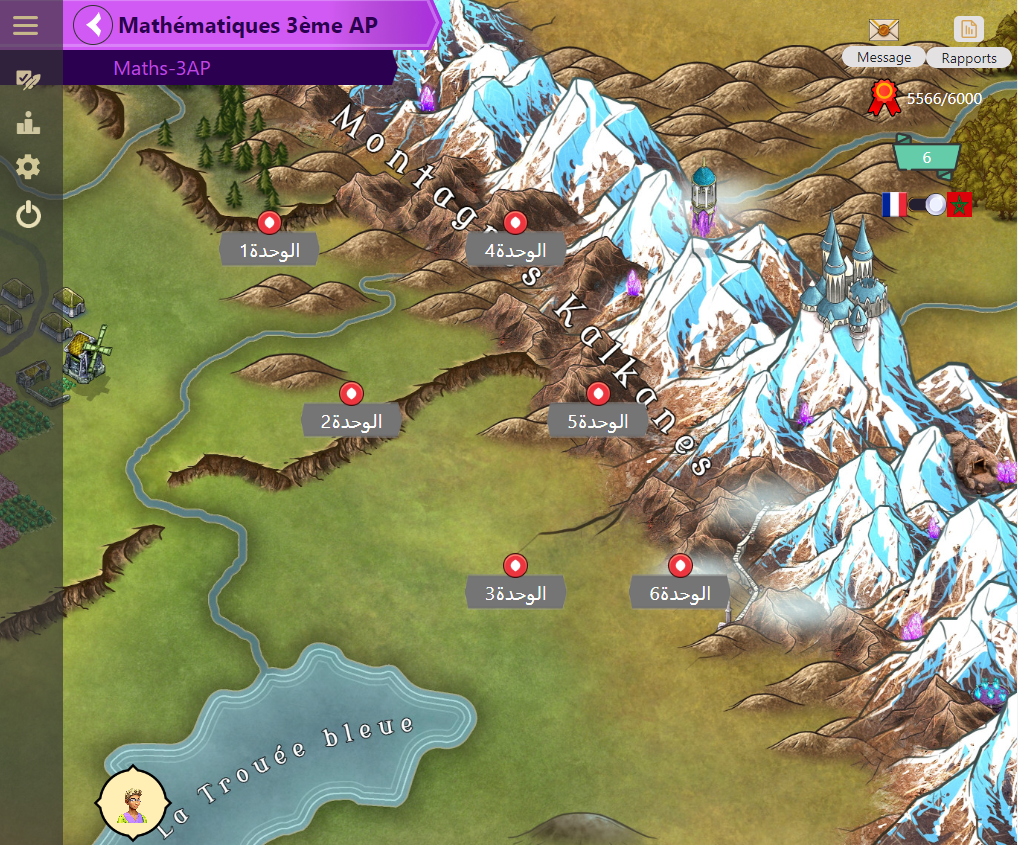The height and width of the screenshot is (845, 1018).
Task: Open unit الوحدة5 marker
Action: (598, 393)
